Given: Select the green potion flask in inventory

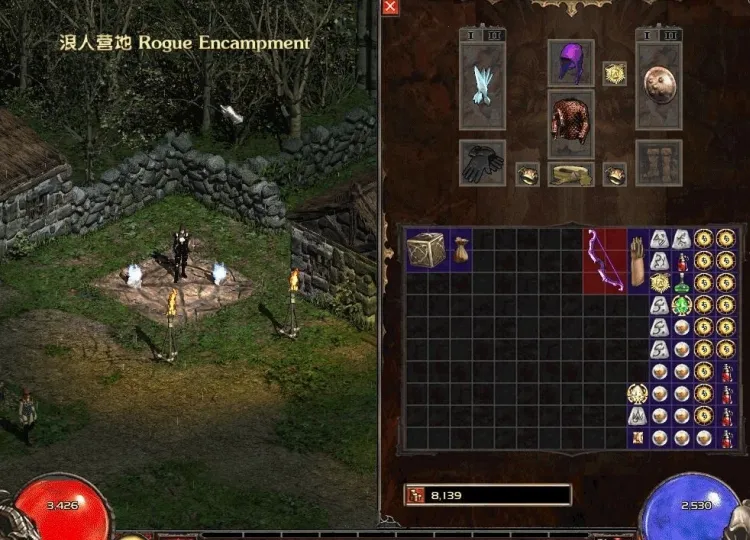Looking at the screenshot, I should [682, 283].
